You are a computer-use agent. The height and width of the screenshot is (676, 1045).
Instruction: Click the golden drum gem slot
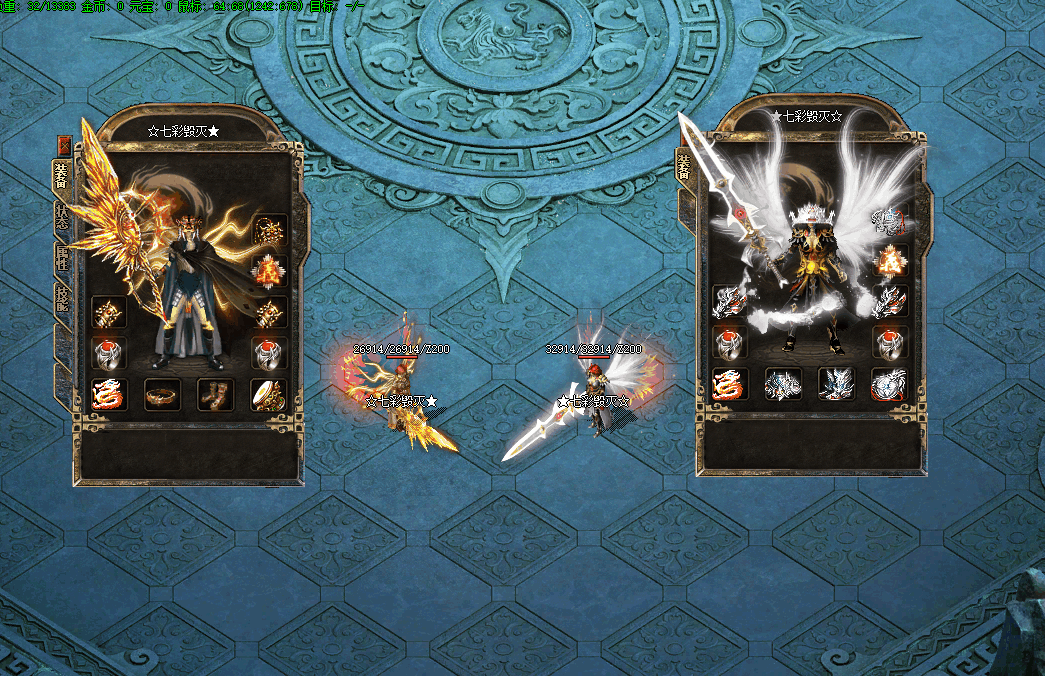point(269,394)
